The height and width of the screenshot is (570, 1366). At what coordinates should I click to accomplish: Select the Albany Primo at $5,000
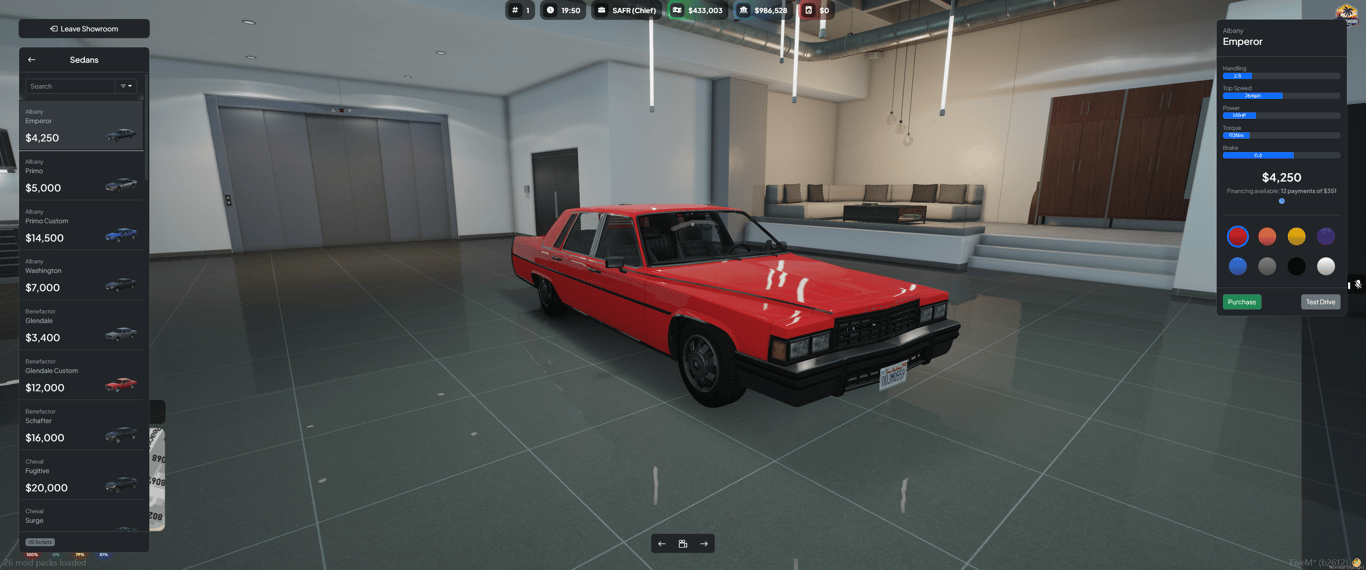pyautogui.click(x=81, y=175)
